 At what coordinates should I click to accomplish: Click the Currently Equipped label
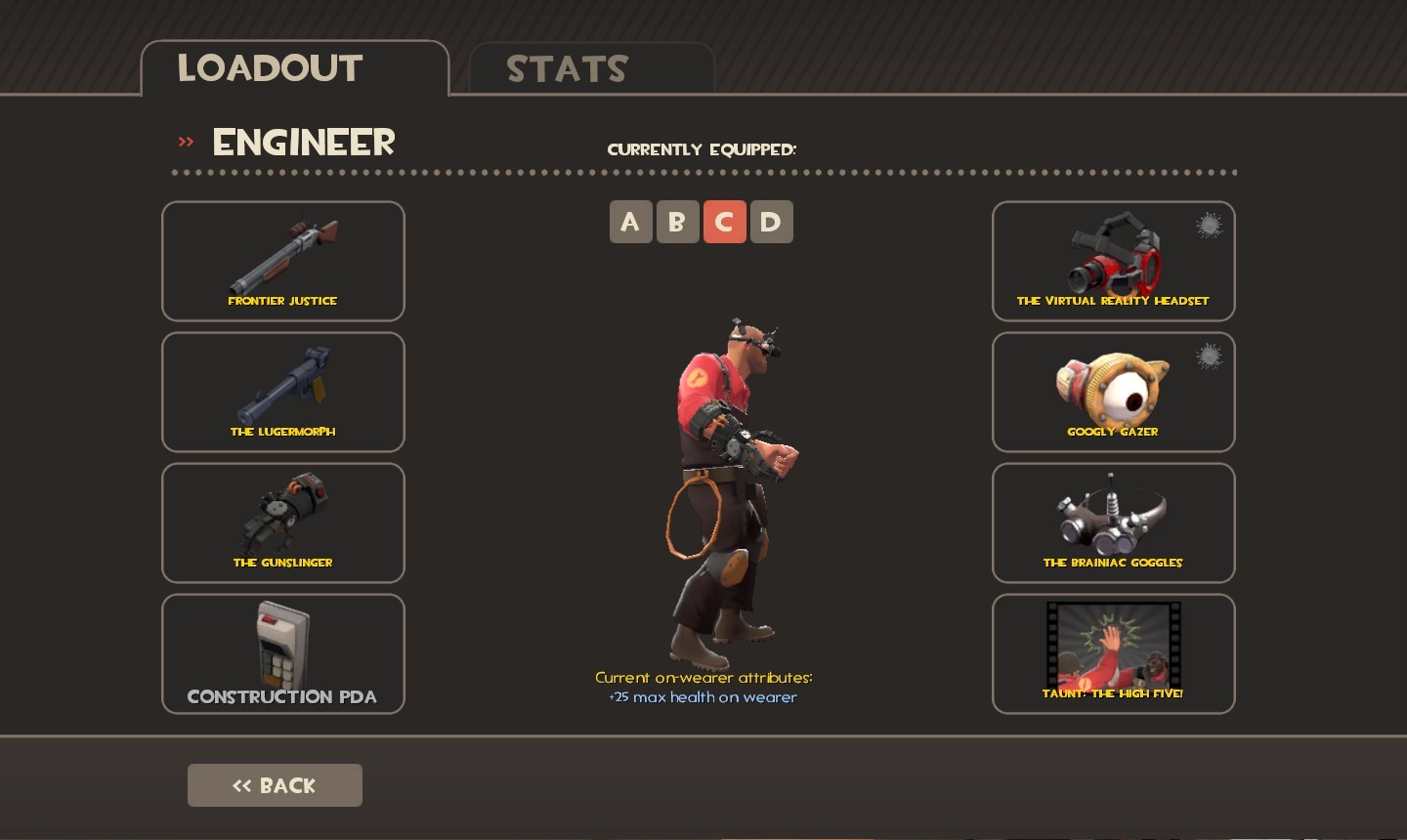pyautogui.click(x=702, y=149)
